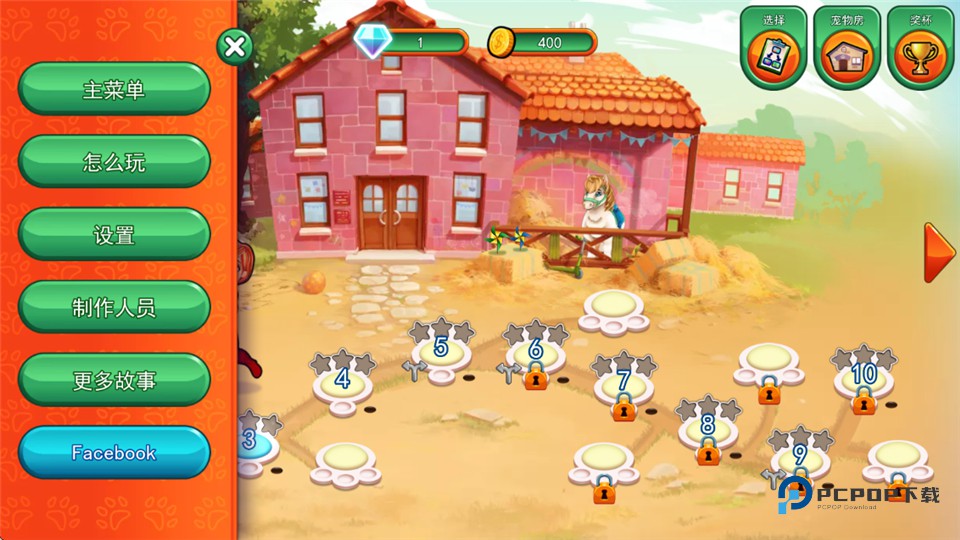Tap locked level 7 node
Image resolution: width=960 pixels, height=540 pixels.
[624, 384]
